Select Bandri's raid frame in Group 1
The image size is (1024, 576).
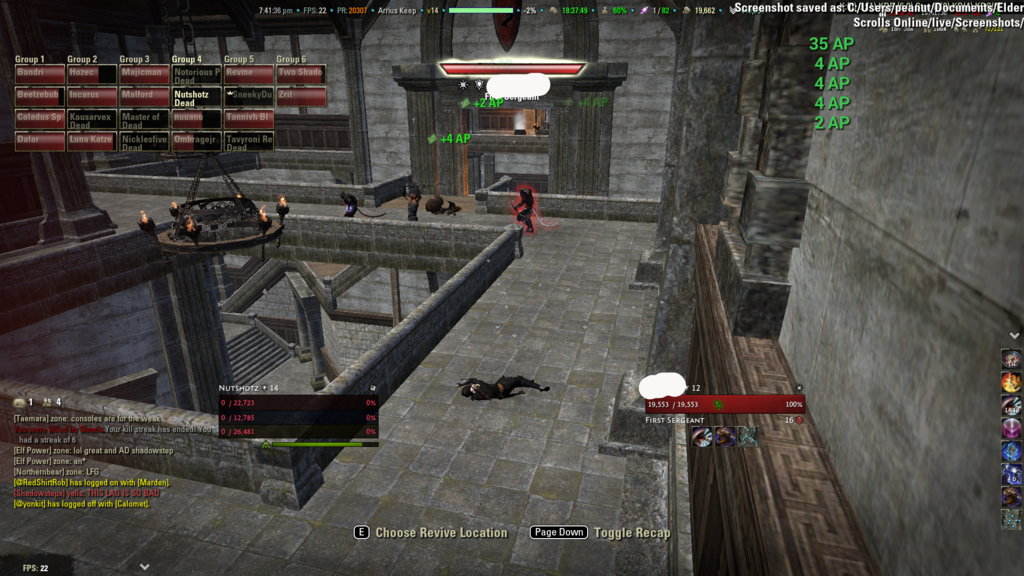[40, 73]
